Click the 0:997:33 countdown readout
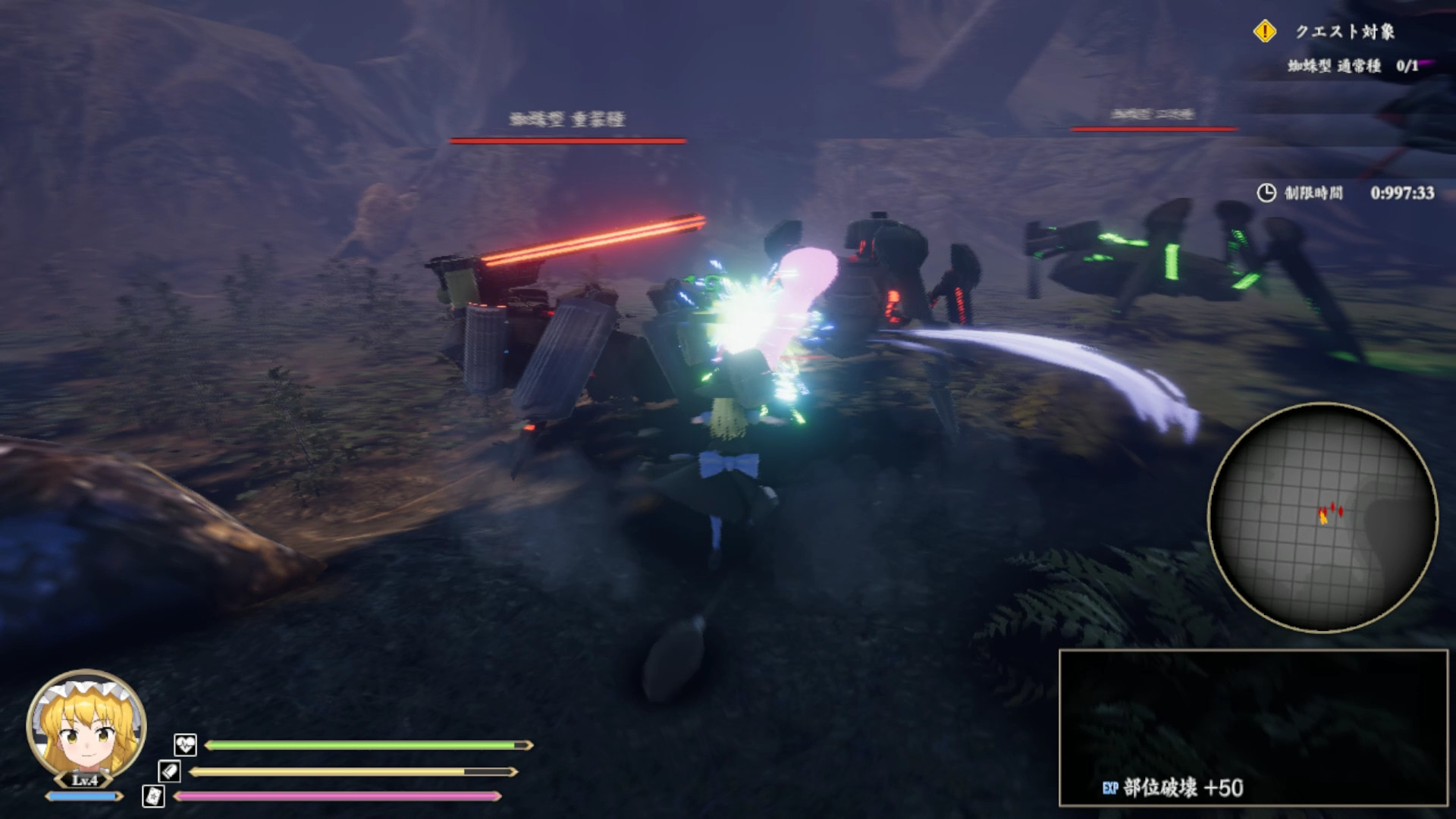This screenshot has width=1456, height=819. pos(1404,193)
